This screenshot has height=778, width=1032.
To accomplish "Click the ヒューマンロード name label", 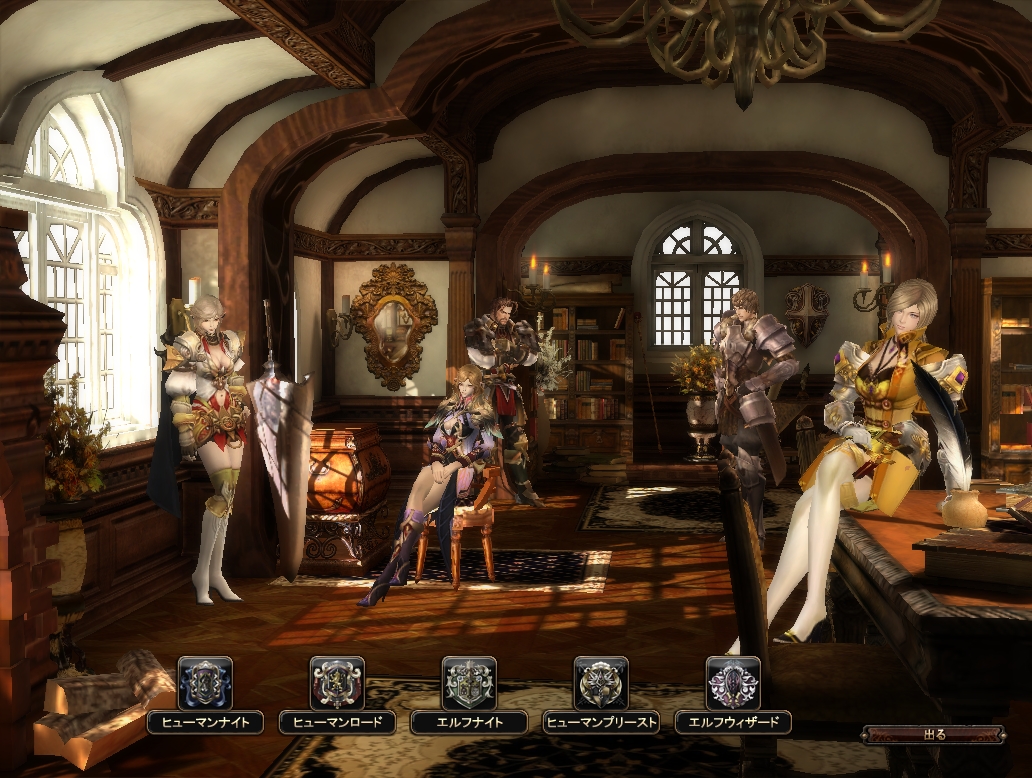I will coord(337,722).
